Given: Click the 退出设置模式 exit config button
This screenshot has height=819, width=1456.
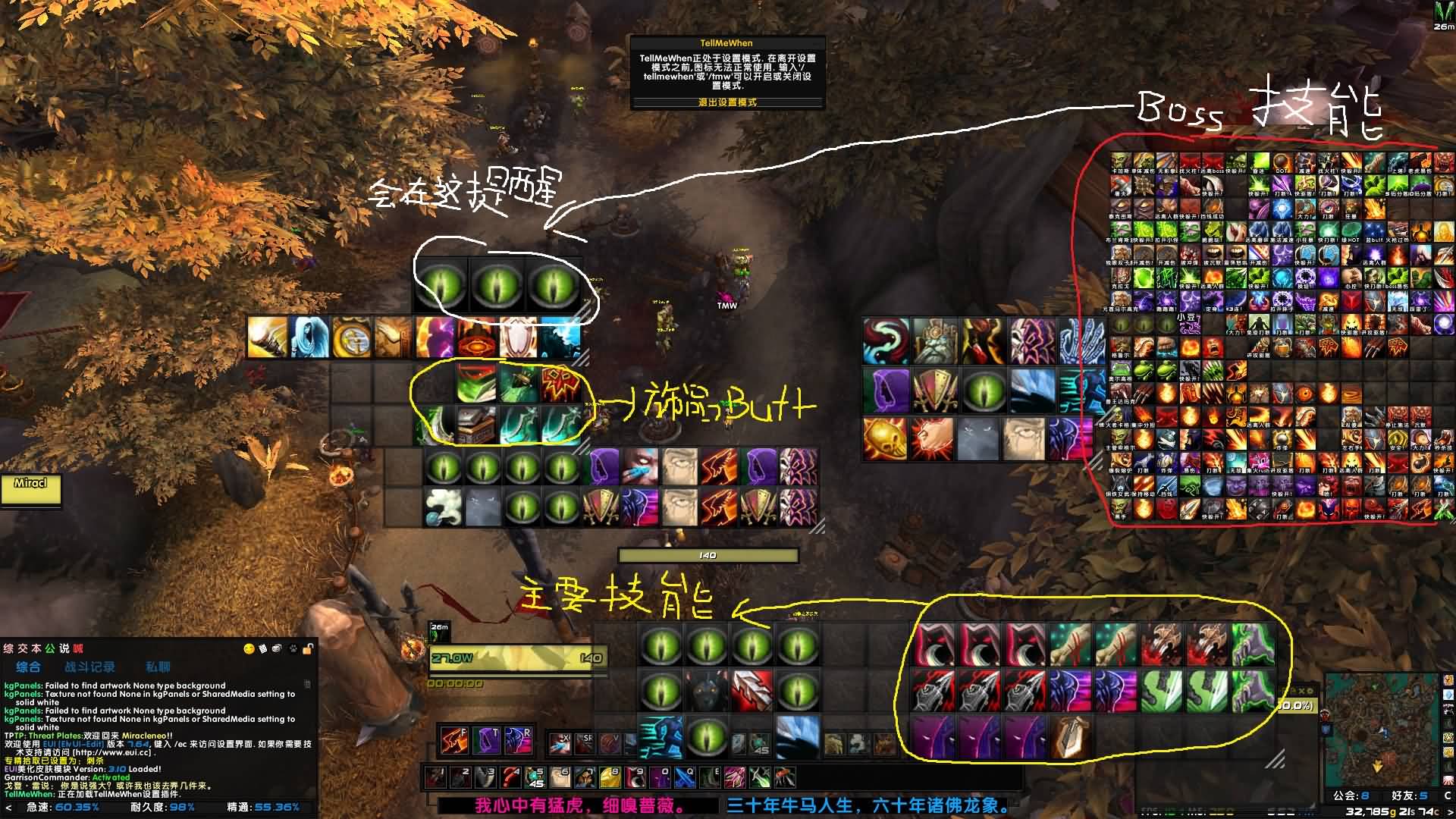Looking at the screenshot, I should (727, 102).
